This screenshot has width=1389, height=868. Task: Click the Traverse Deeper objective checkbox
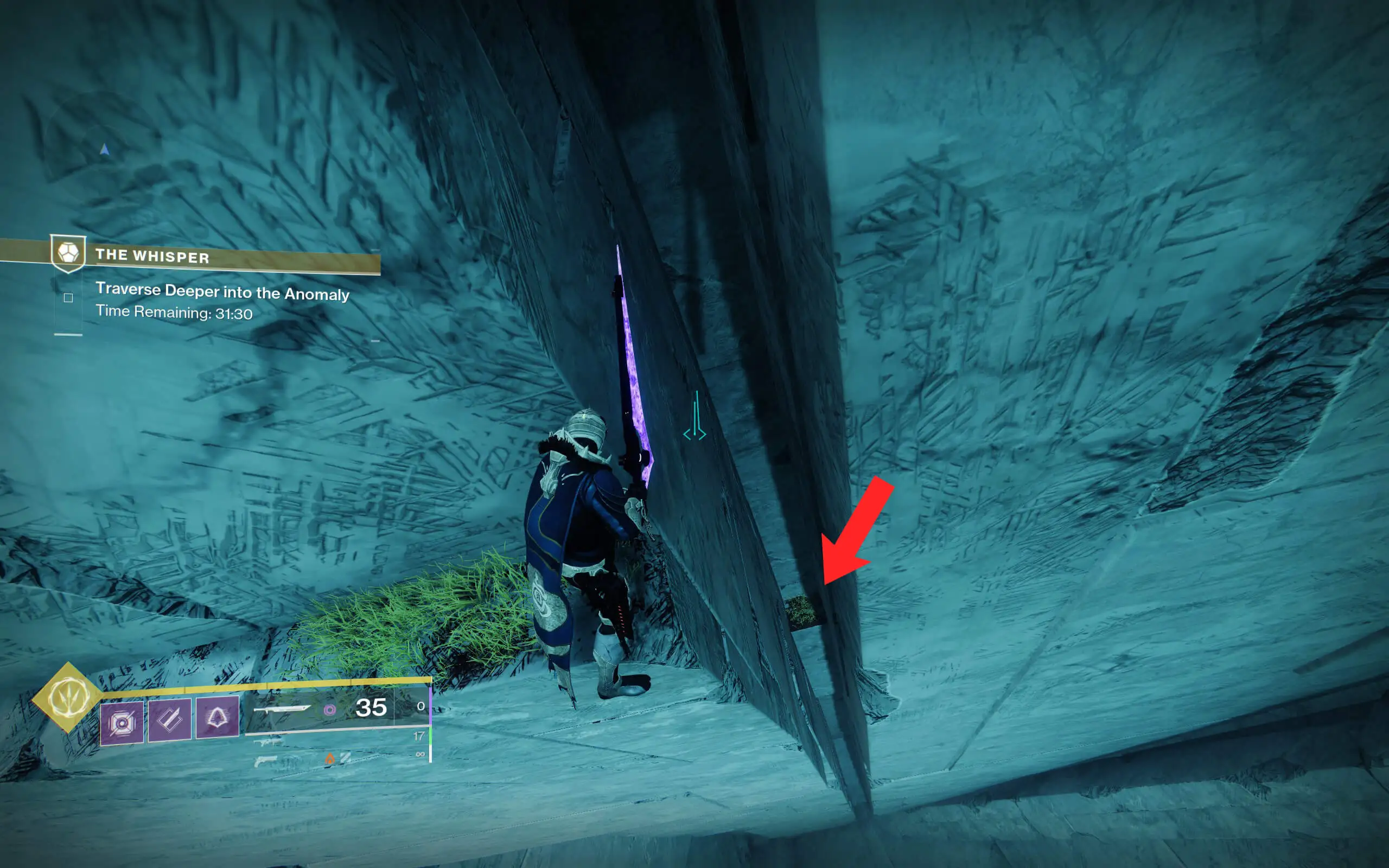pos(68,297)
